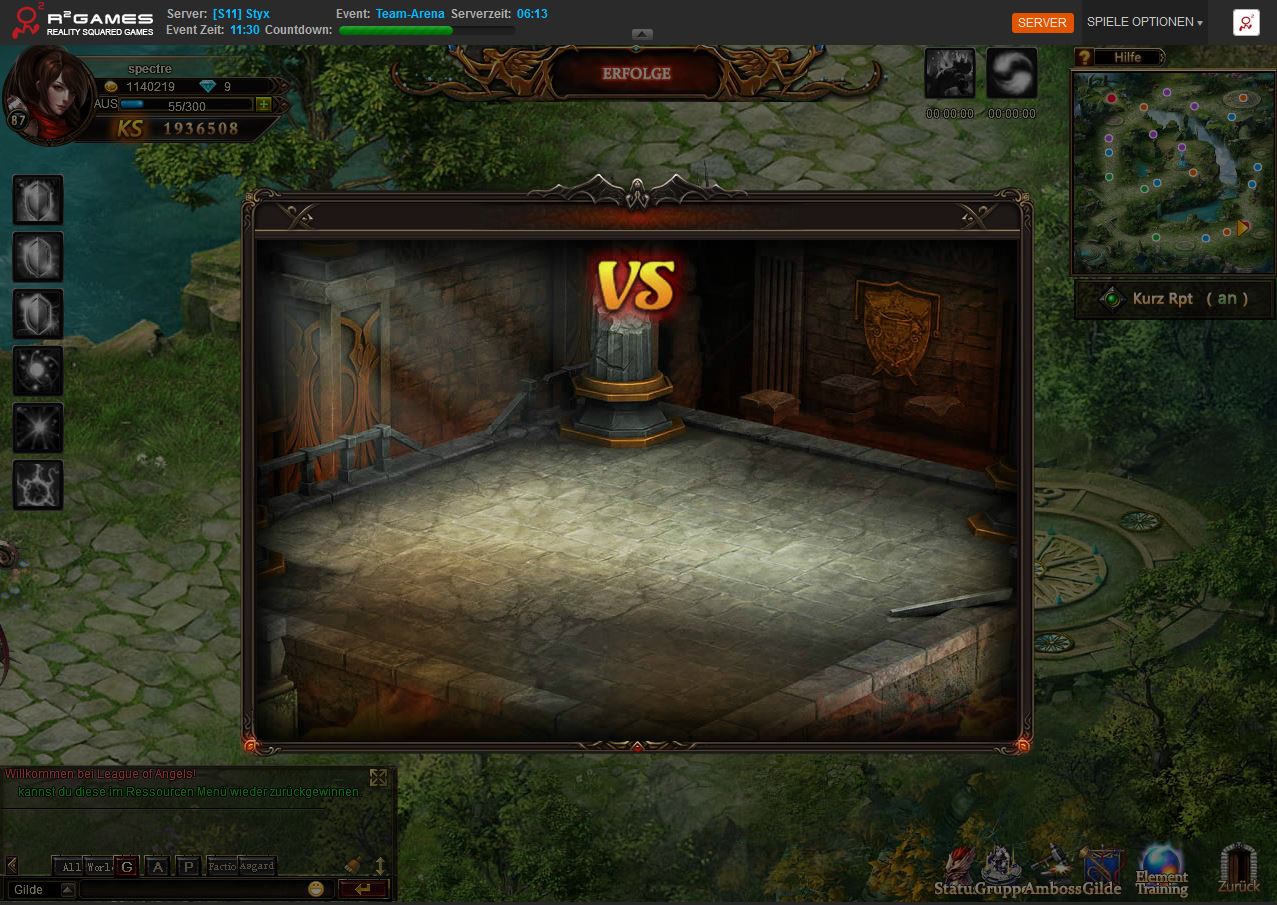Open the Gilde guild menu icon

[x=1101, y=868]
